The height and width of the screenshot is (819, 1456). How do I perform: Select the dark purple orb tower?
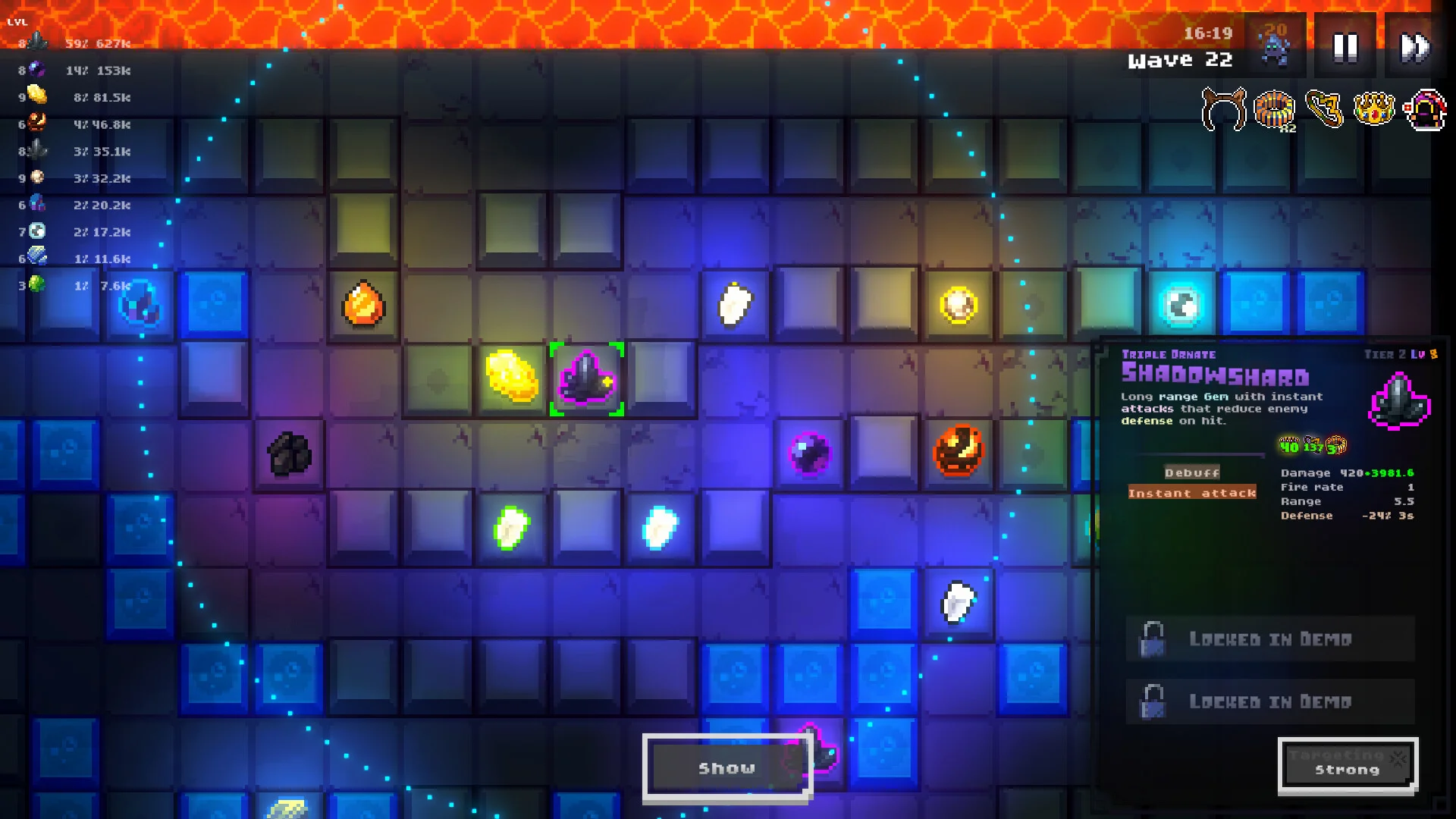(x=809, y=453)
